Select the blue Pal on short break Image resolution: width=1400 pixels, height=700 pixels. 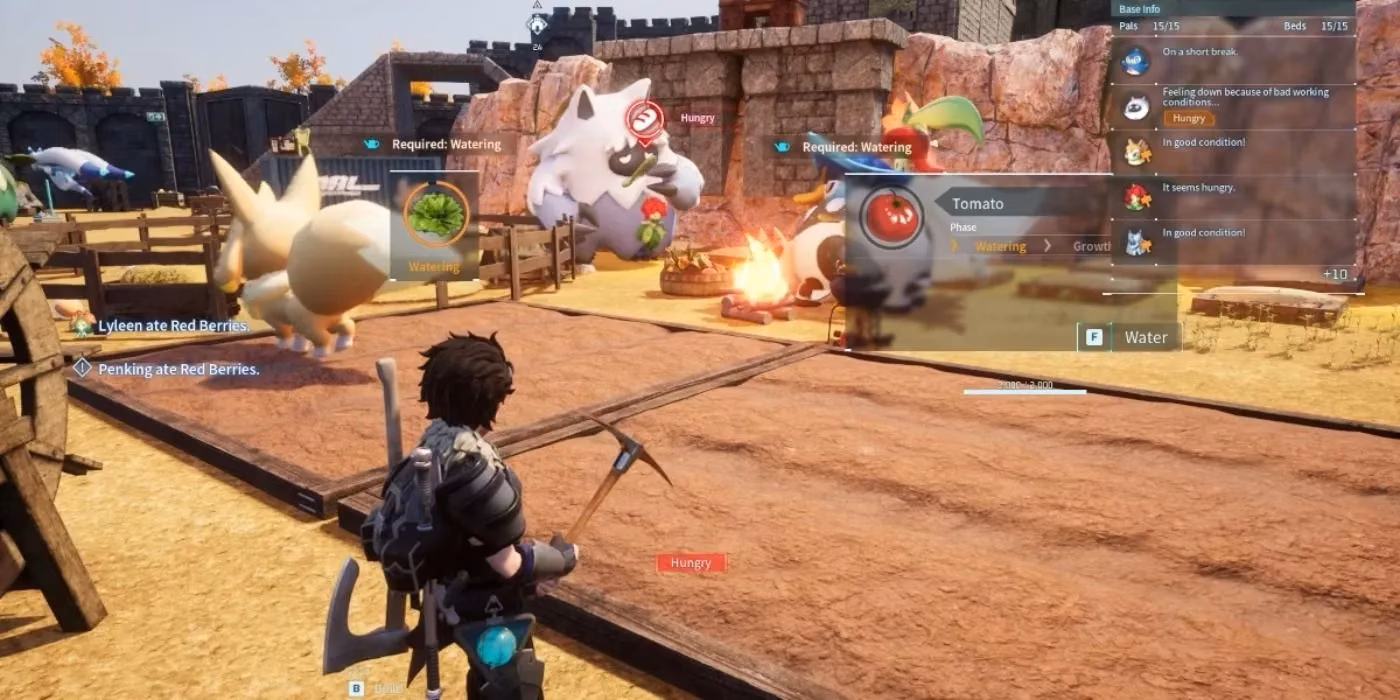pyautogui.click(x=1136, y=60)
